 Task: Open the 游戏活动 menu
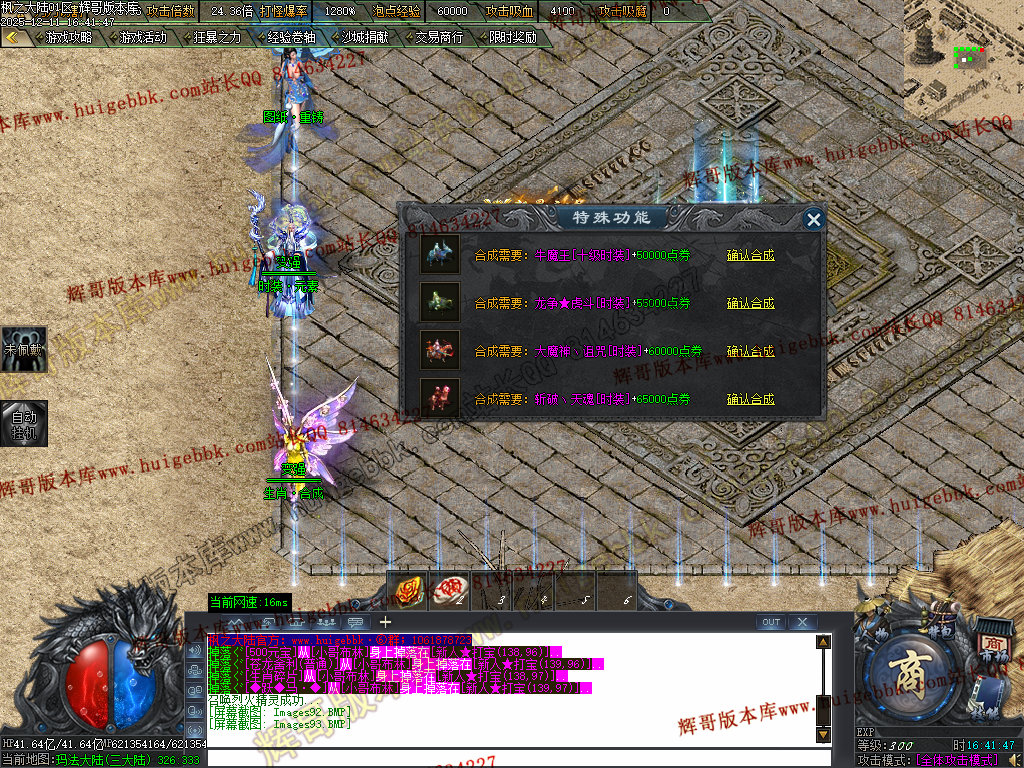coord(140,38)
